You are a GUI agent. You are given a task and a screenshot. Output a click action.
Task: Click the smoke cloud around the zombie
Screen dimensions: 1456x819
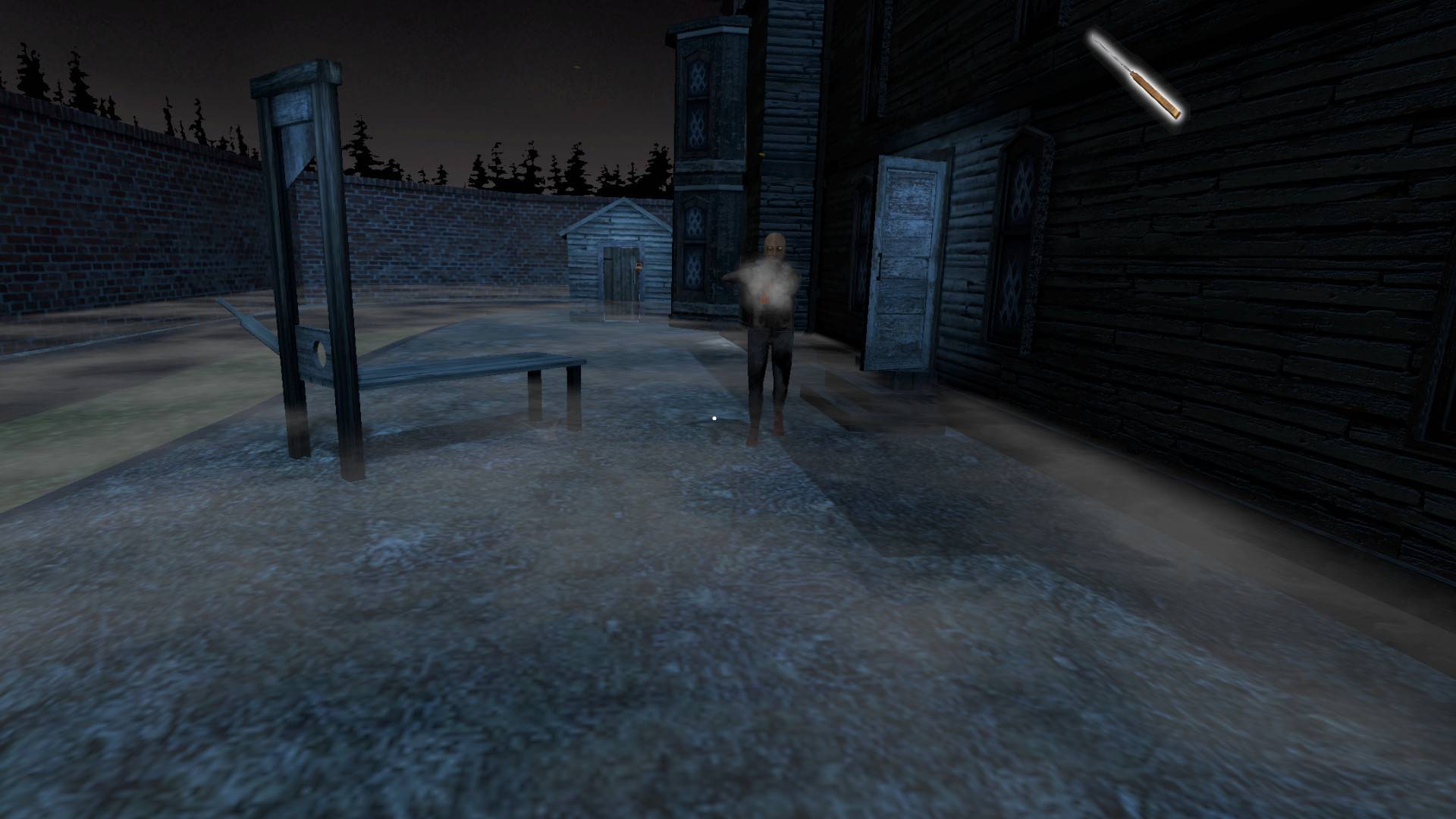point(766,282)
